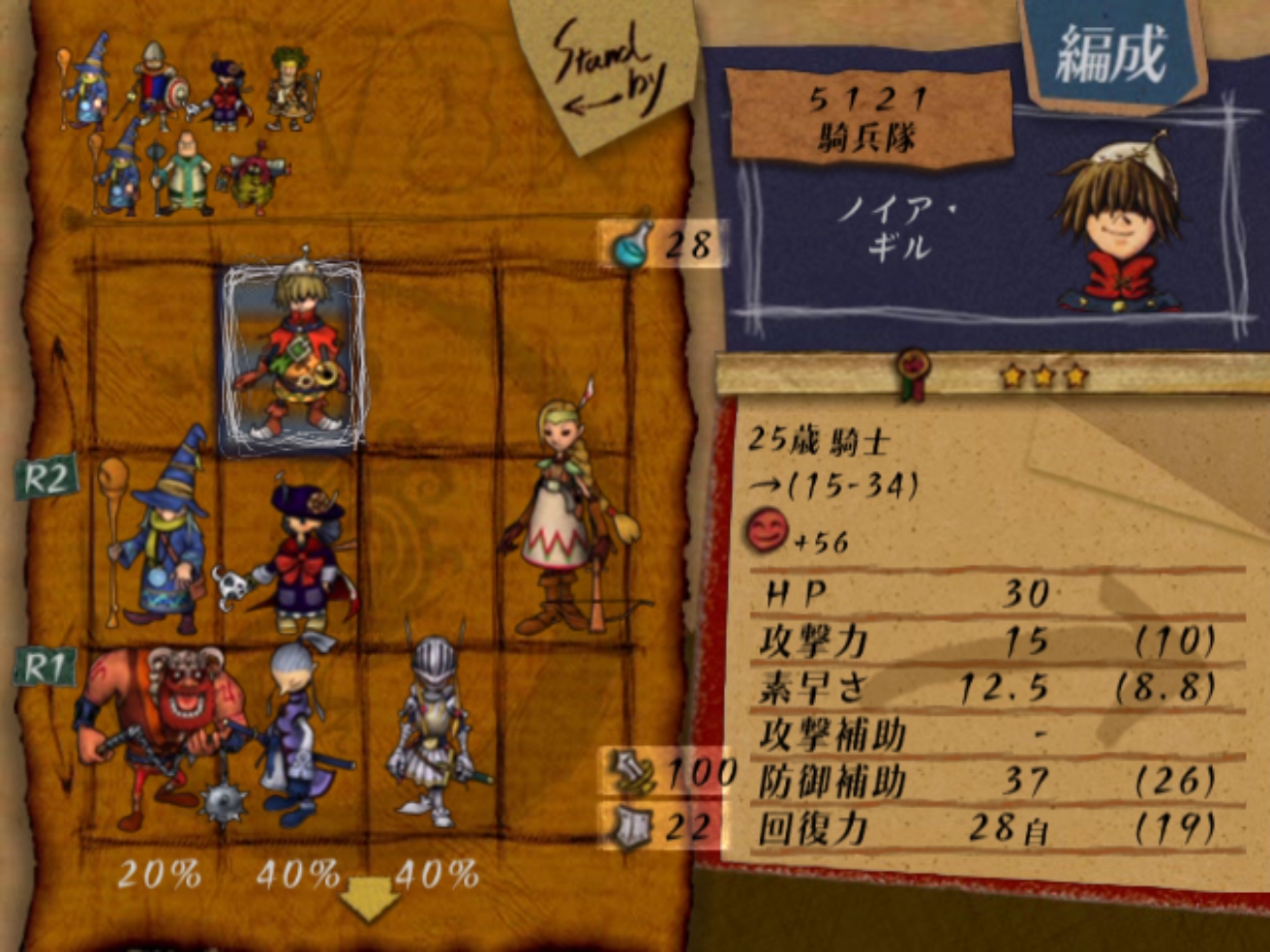The image size is (1270, 952).
Task: Select the highlighted knight in the white frame
Action: [x=292, y=356]
